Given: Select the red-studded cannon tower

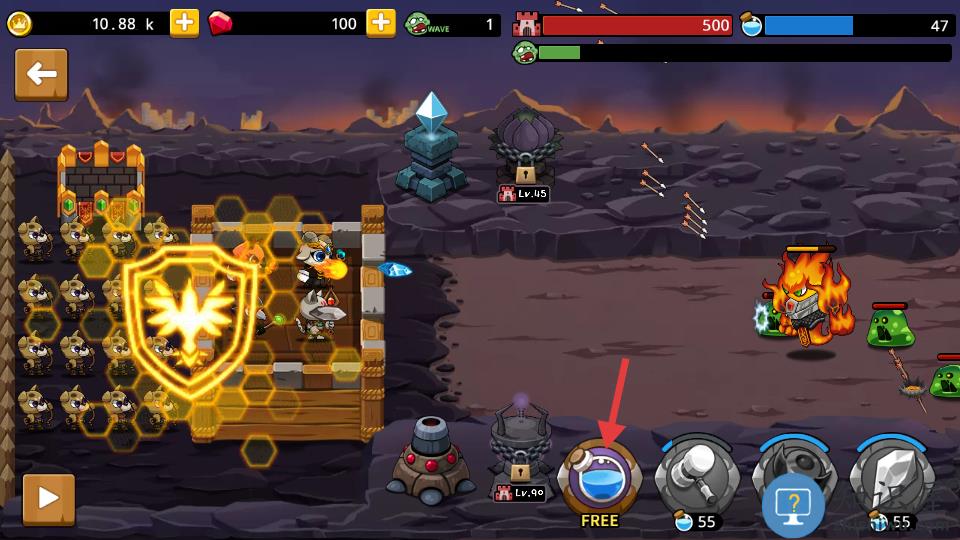Looking at the screenshot, I should [x=432, y=459].
